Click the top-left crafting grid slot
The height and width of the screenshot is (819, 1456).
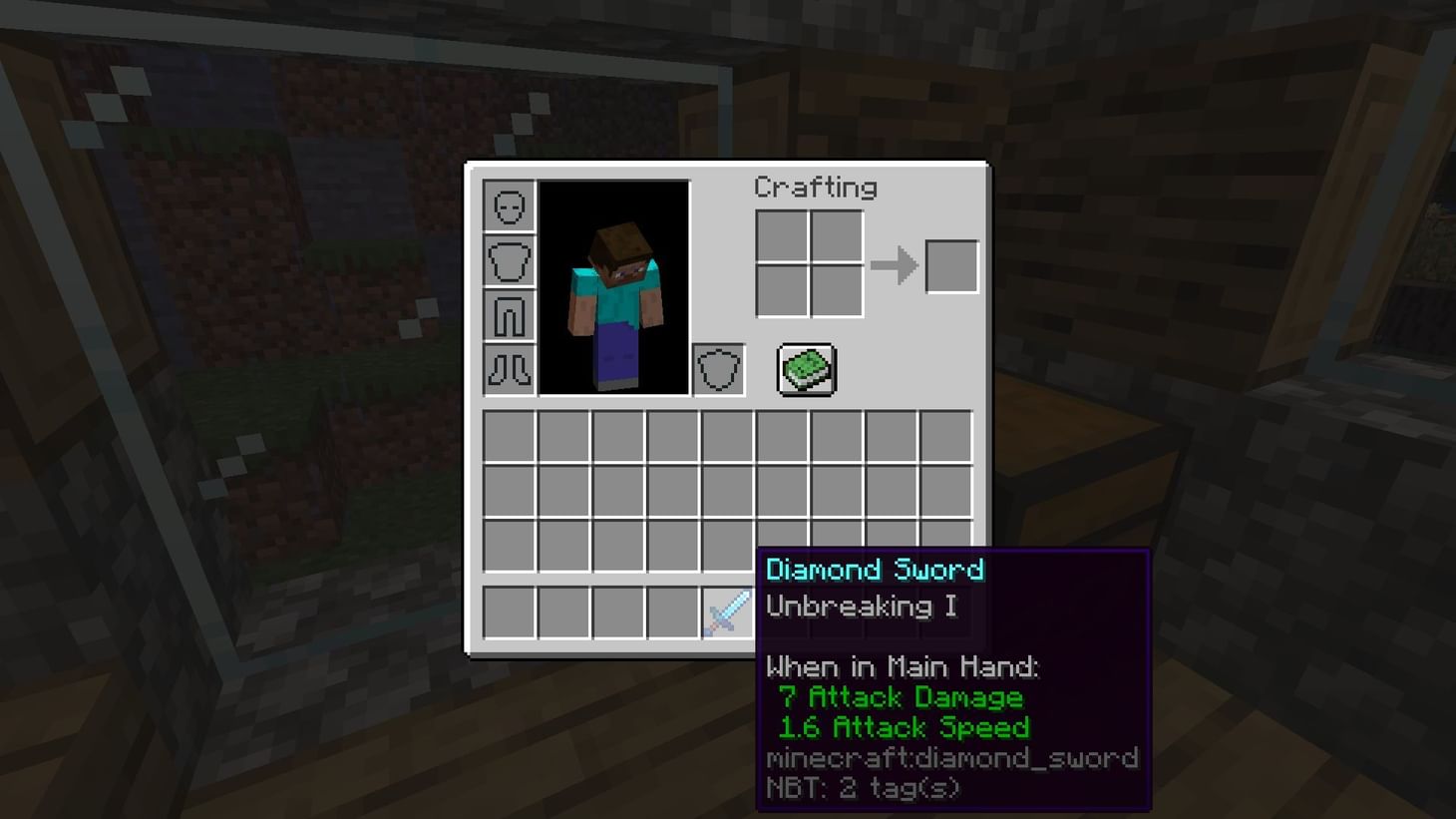click(783, 237)
